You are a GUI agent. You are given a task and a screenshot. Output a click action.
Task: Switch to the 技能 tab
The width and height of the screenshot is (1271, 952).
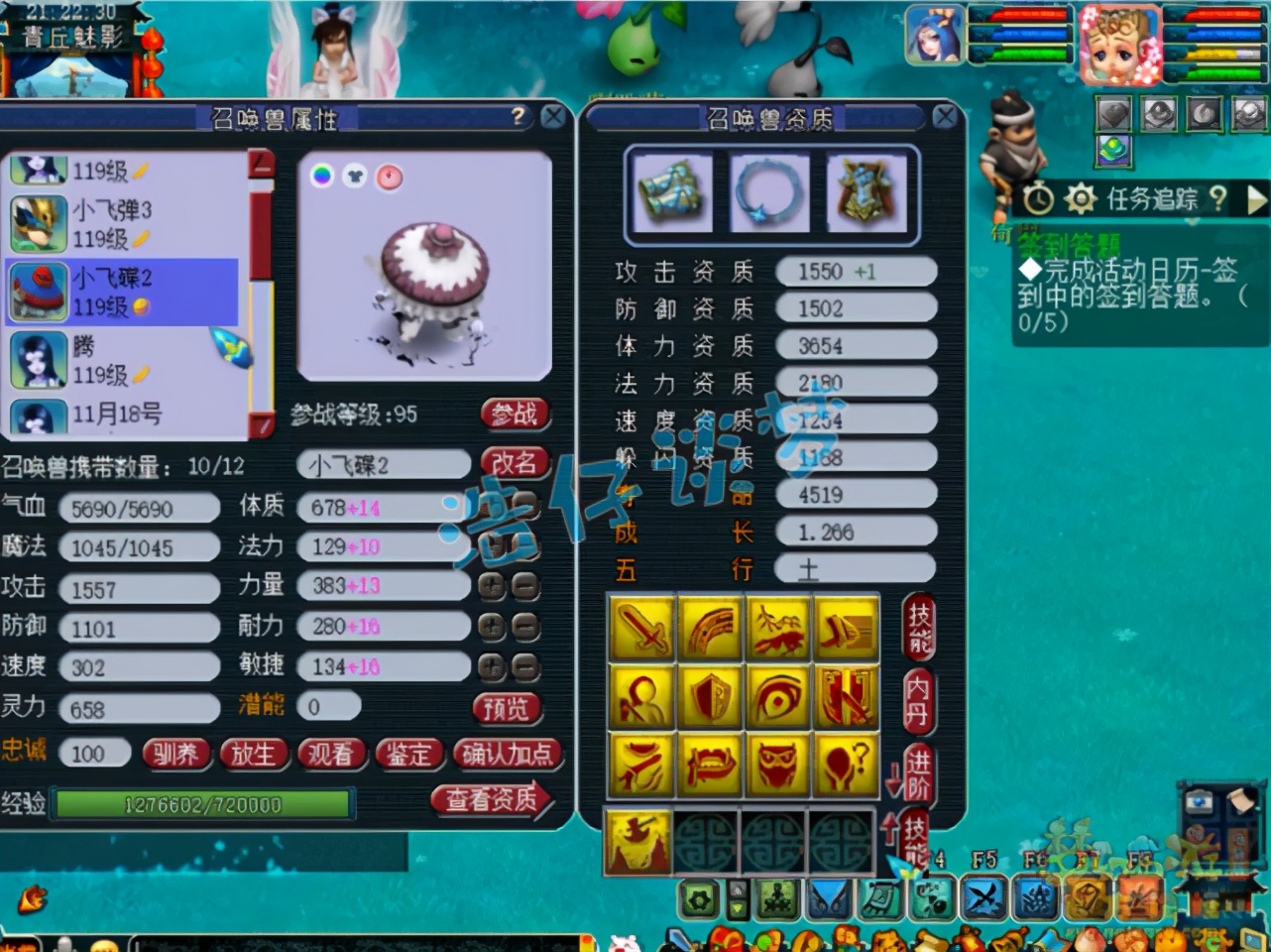[x=919, y=628]
